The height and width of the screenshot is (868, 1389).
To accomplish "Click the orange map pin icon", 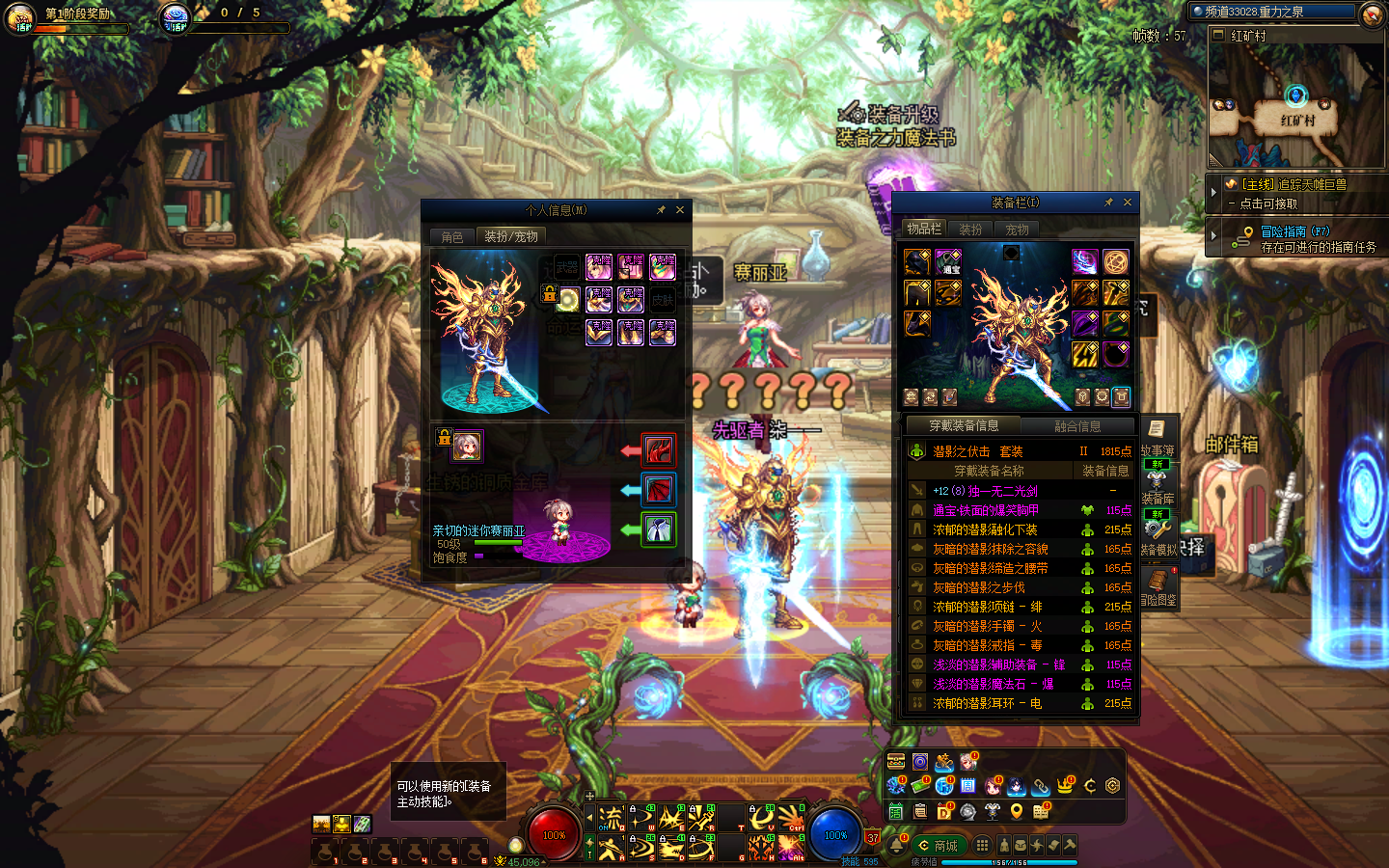I will (x=1017, y=812).
